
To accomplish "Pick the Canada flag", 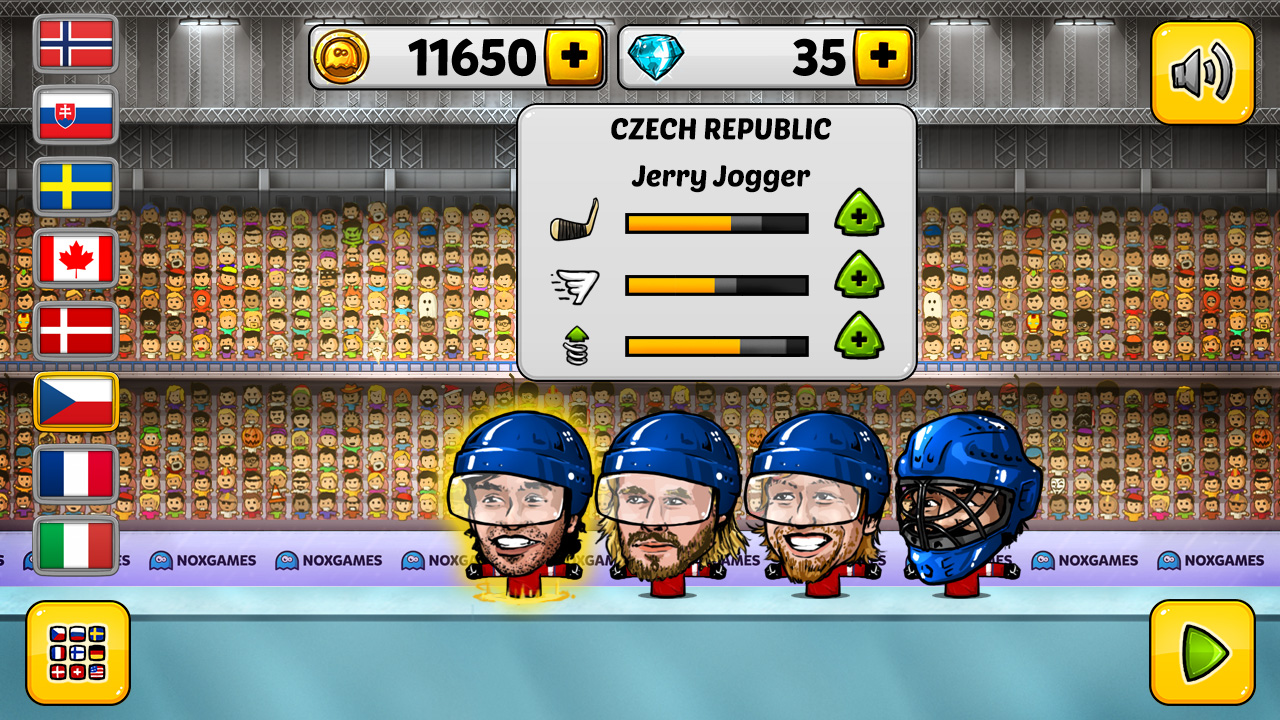I will coord(76,259).
